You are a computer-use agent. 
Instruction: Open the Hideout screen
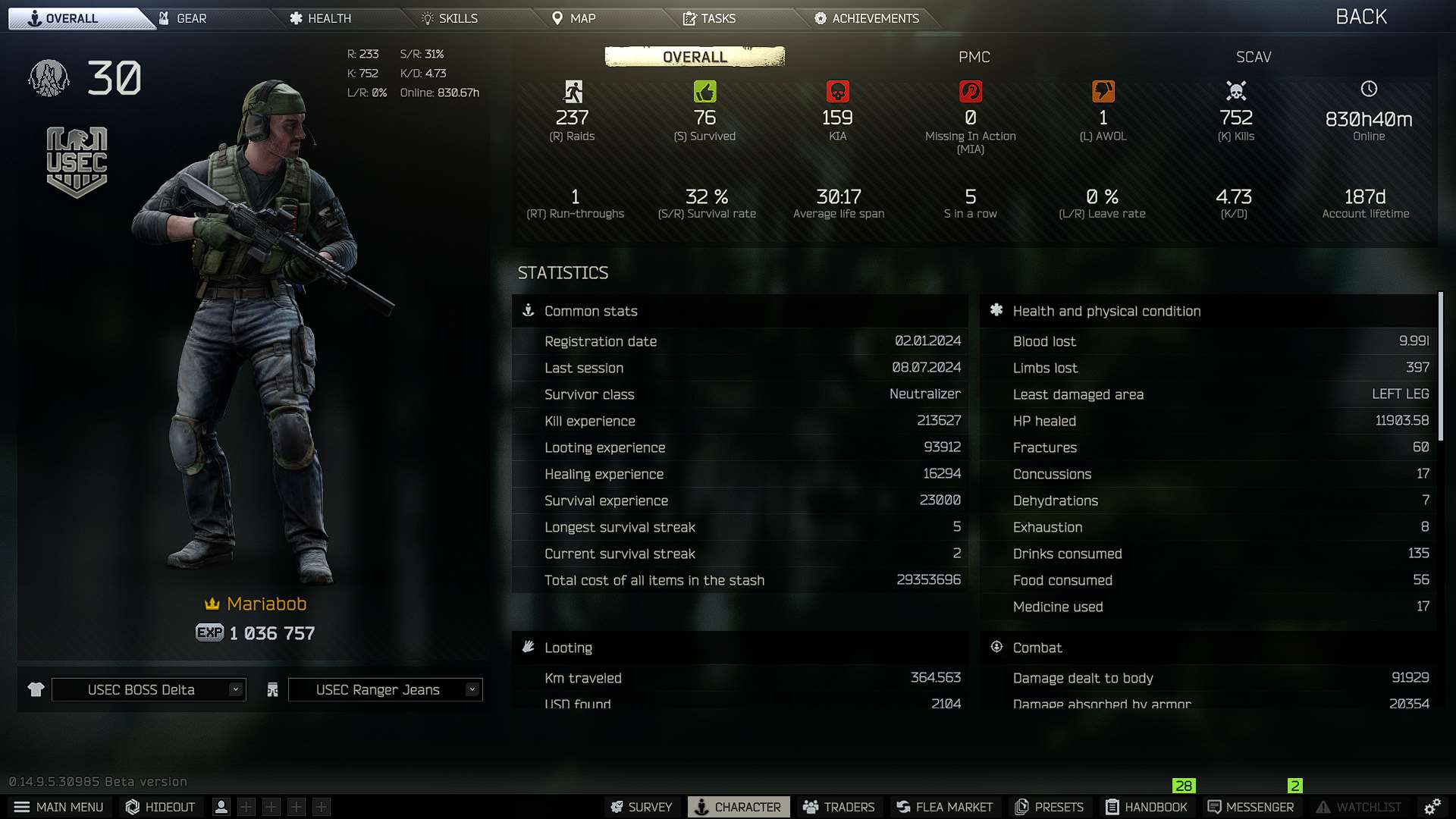coord(159,807)
